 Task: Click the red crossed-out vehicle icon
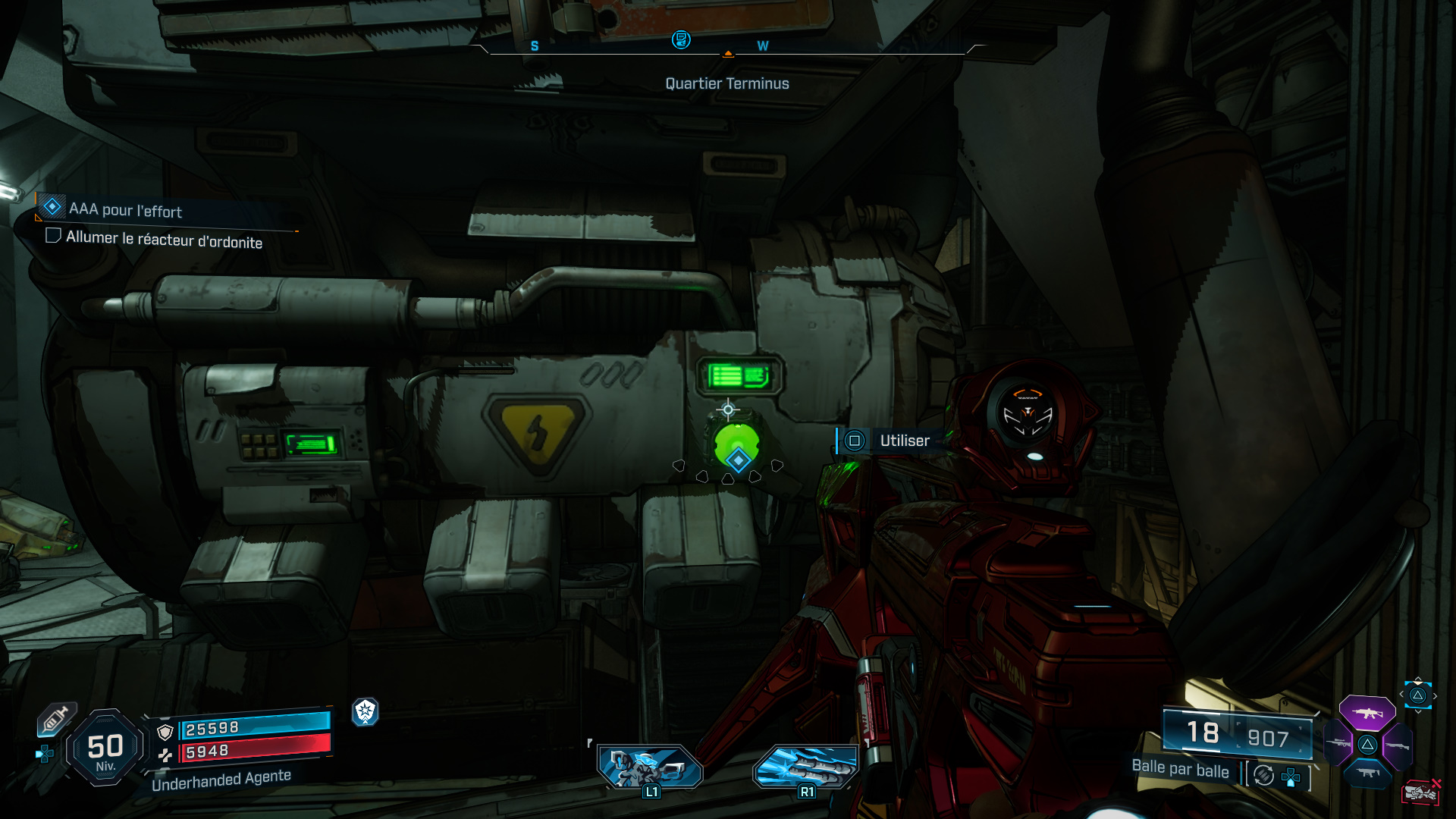click(1420, 792)
